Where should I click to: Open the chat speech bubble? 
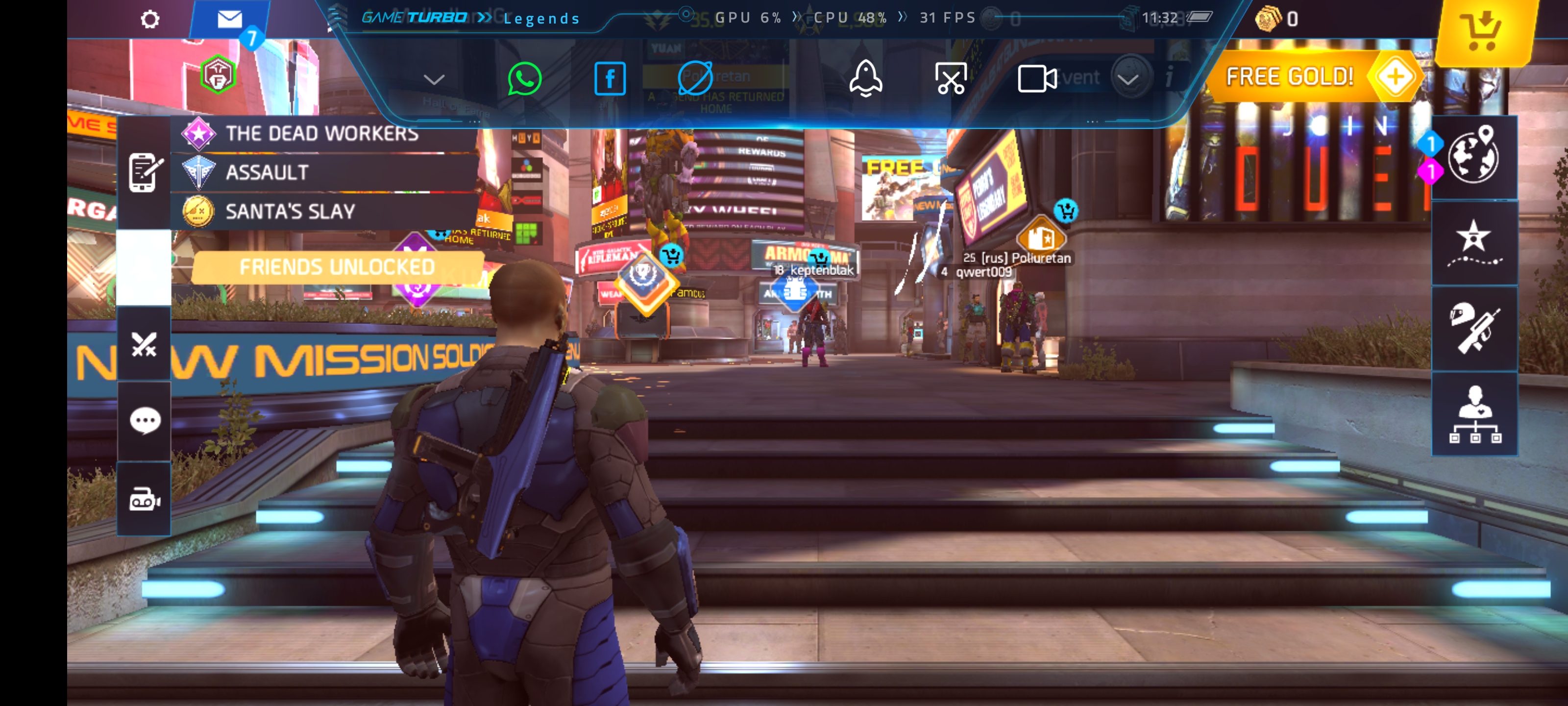coord(144,420)
